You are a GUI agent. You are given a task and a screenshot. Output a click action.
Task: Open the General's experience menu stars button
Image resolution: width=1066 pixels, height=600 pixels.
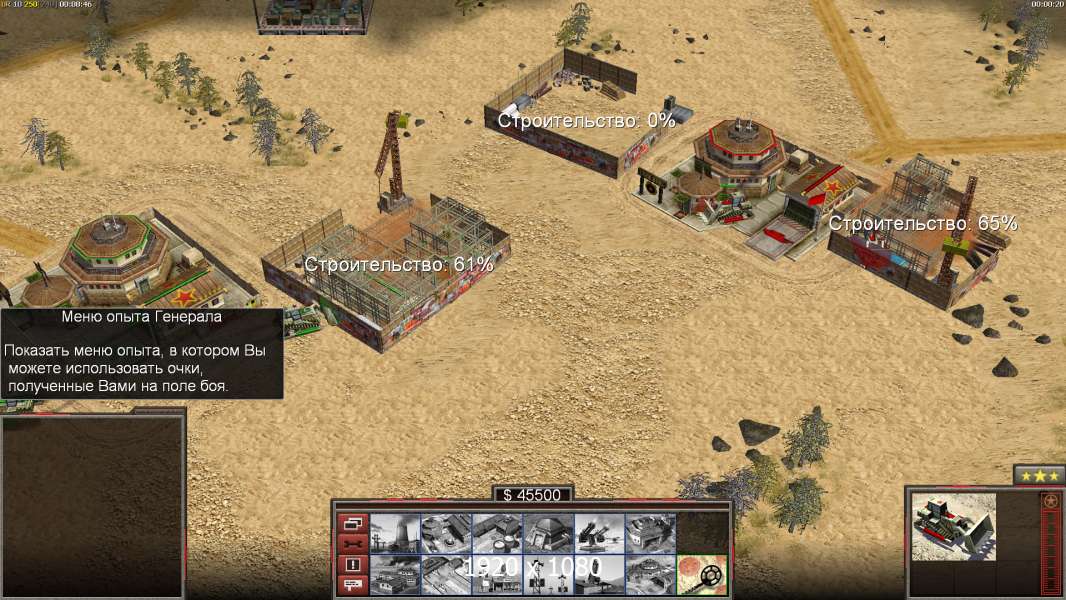tap(1038, 476)
